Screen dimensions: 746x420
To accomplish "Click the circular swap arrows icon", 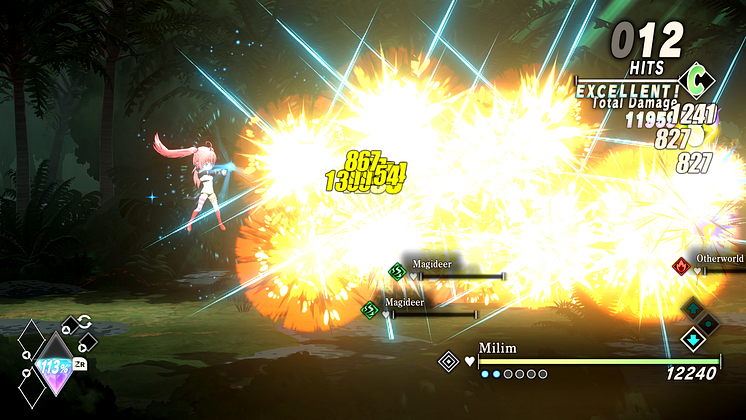I will [84, 322].
